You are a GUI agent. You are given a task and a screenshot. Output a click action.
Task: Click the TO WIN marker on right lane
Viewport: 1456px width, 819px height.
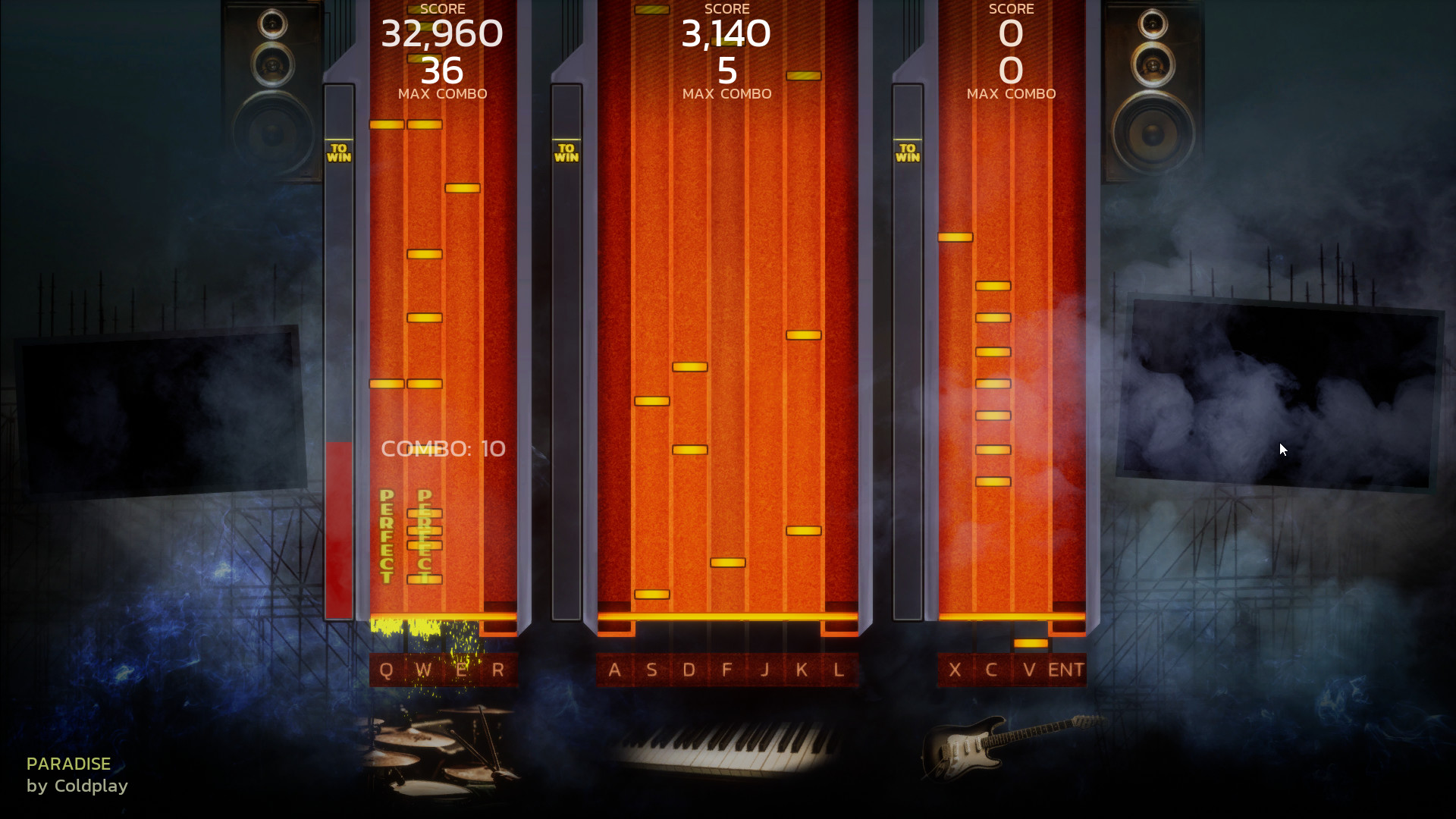[x=908, y=152]
